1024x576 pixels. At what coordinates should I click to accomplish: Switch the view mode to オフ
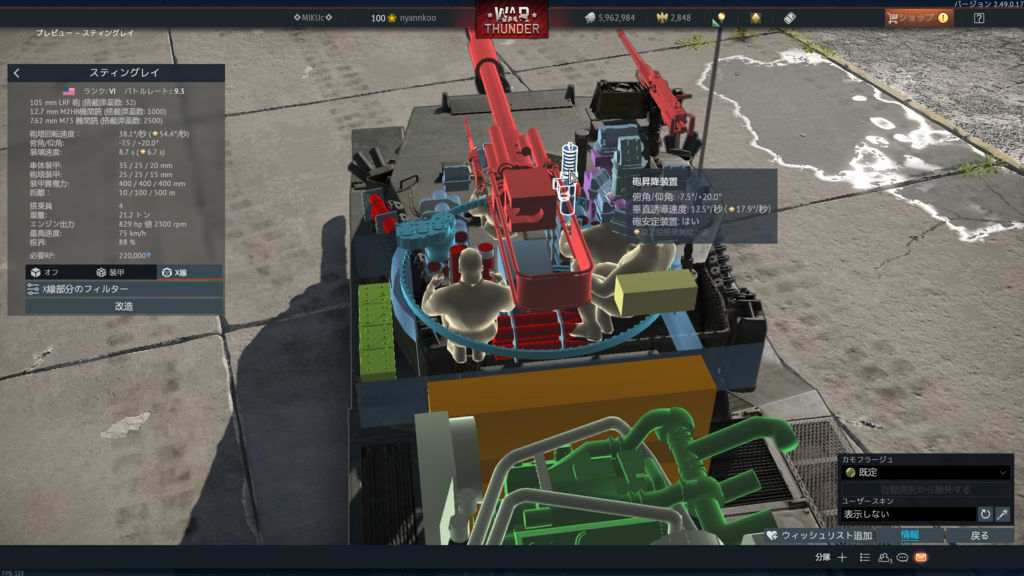click(44, 272)
